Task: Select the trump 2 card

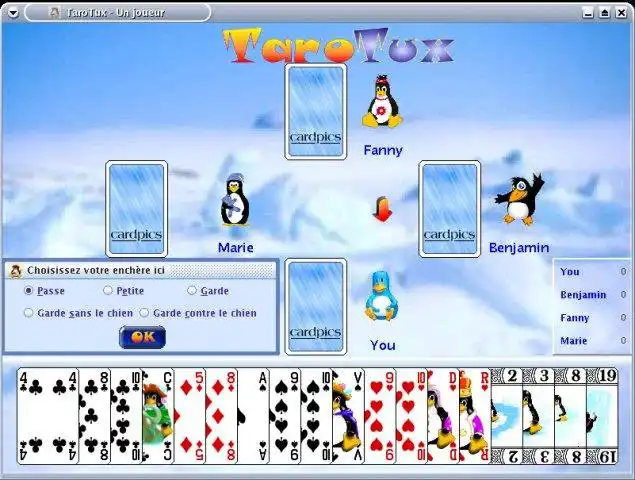Action: (506, 415)
